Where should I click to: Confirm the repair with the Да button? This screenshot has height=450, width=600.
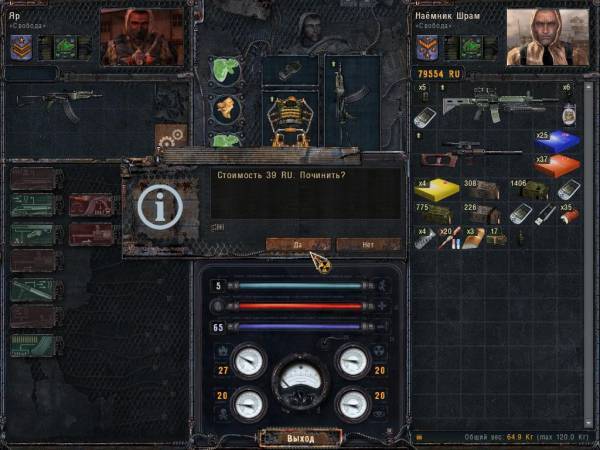[297, 244]
